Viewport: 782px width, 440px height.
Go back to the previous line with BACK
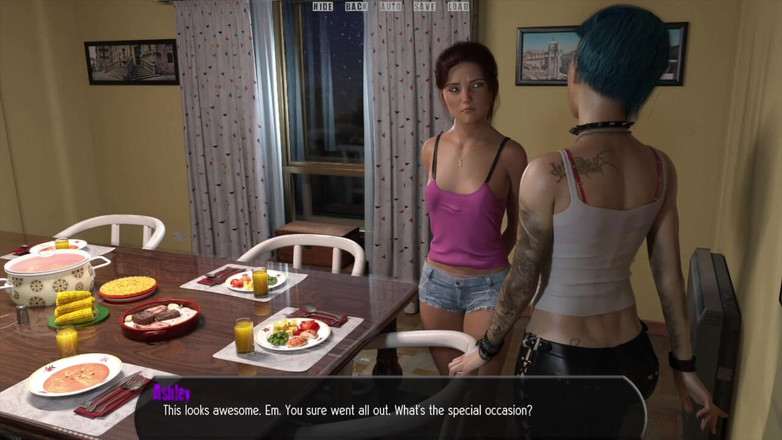click(x=356, y=7)
